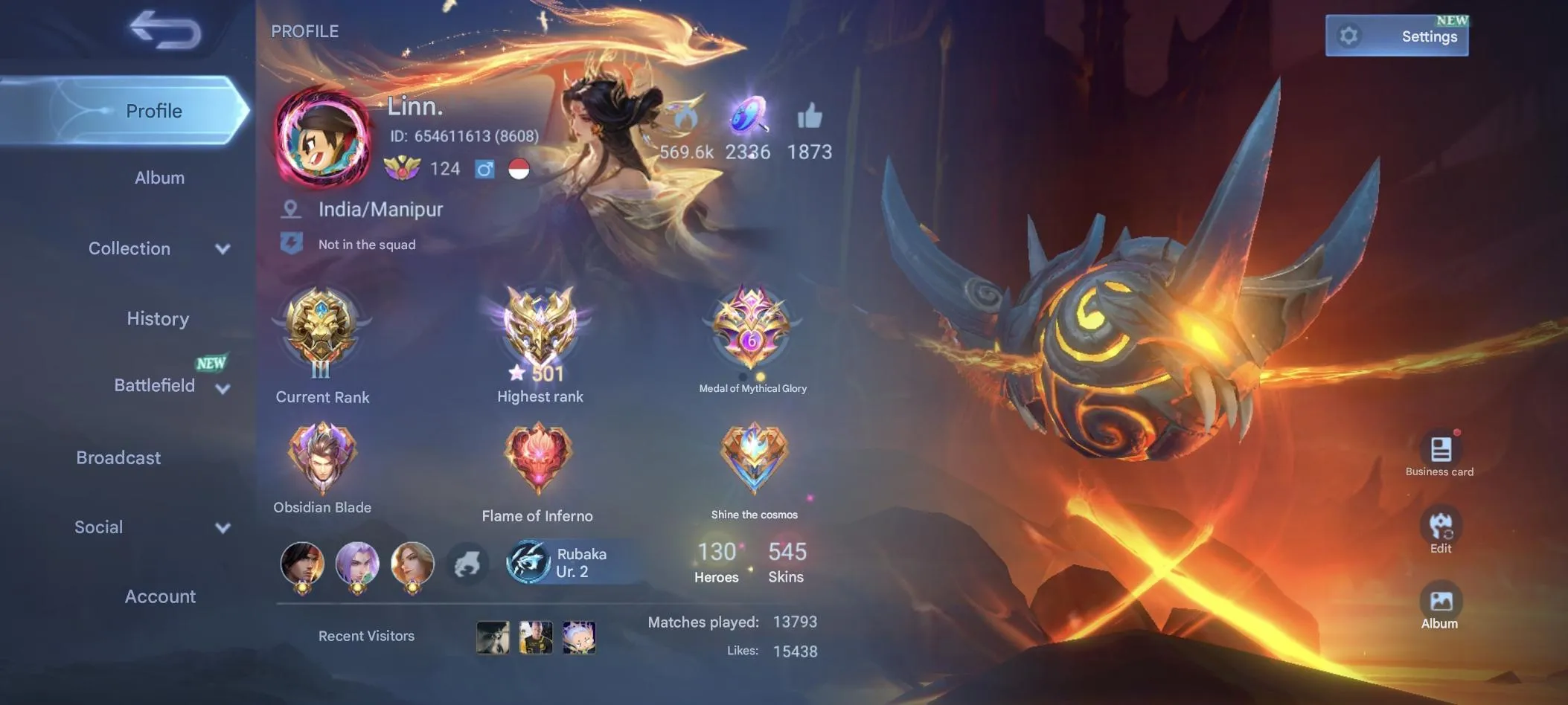This screenshot has height=705, width=1568.
Task: Select the Current Rank emblem
Action: (x=321, y=331)
